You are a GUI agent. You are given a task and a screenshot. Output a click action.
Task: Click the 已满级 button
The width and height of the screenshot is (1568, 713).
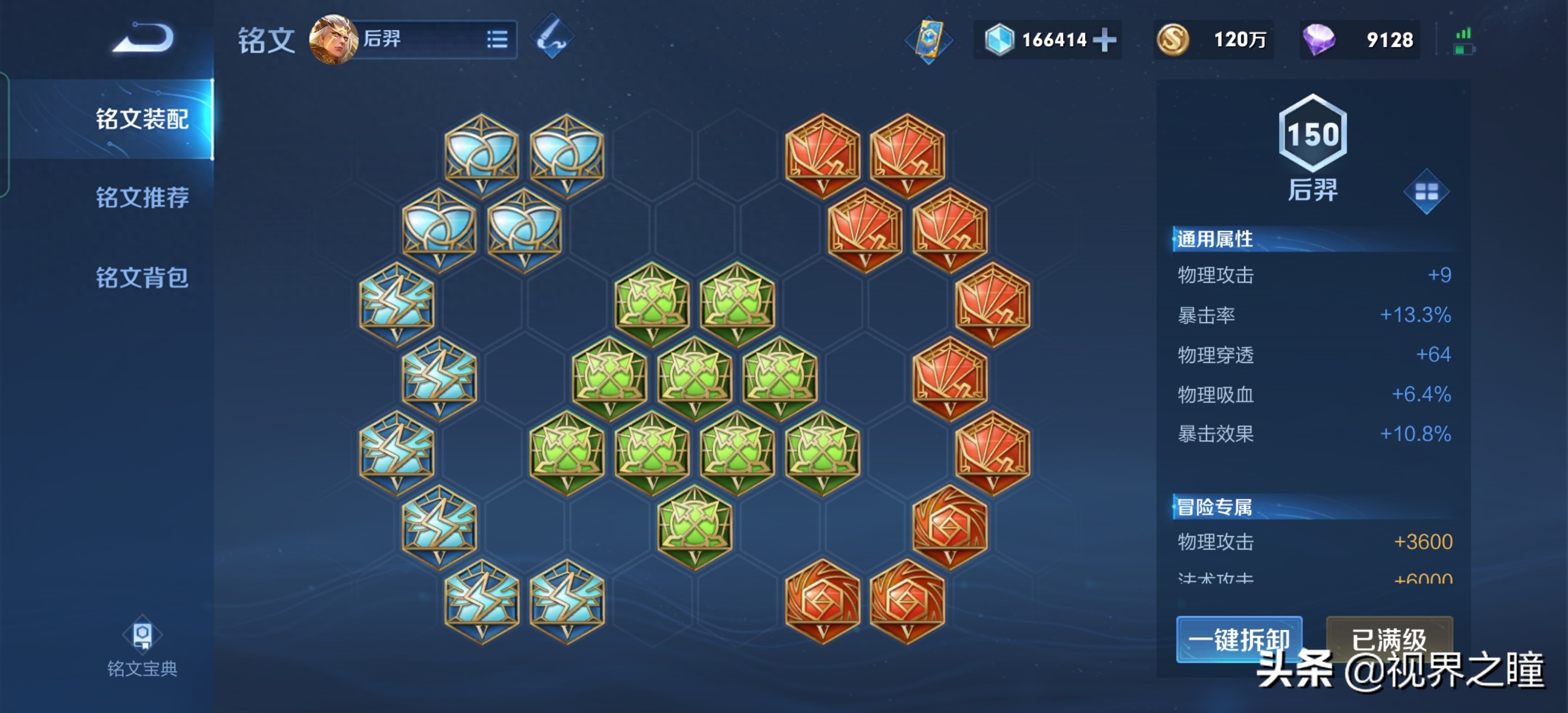point(1389,639)
